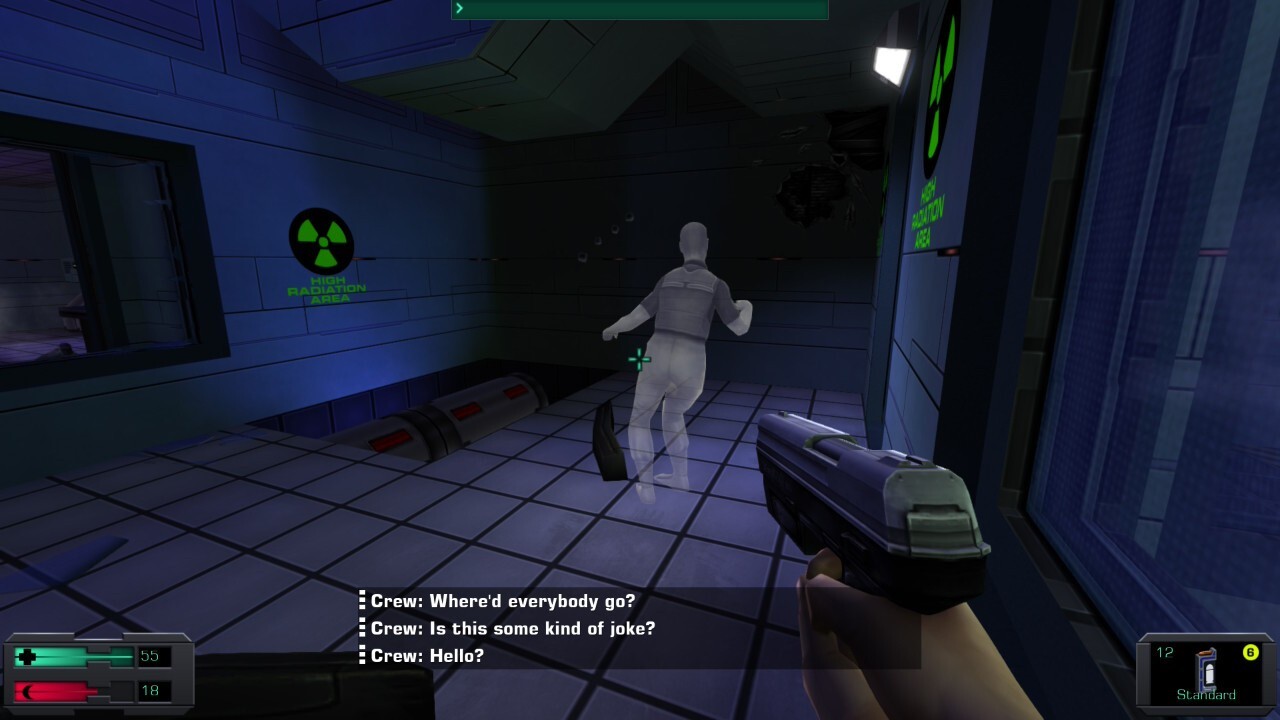The width and height of the screenshot is (1280, 720).
Task: Click the right High Radiation Area symbol
Action: tap(938, 86)
